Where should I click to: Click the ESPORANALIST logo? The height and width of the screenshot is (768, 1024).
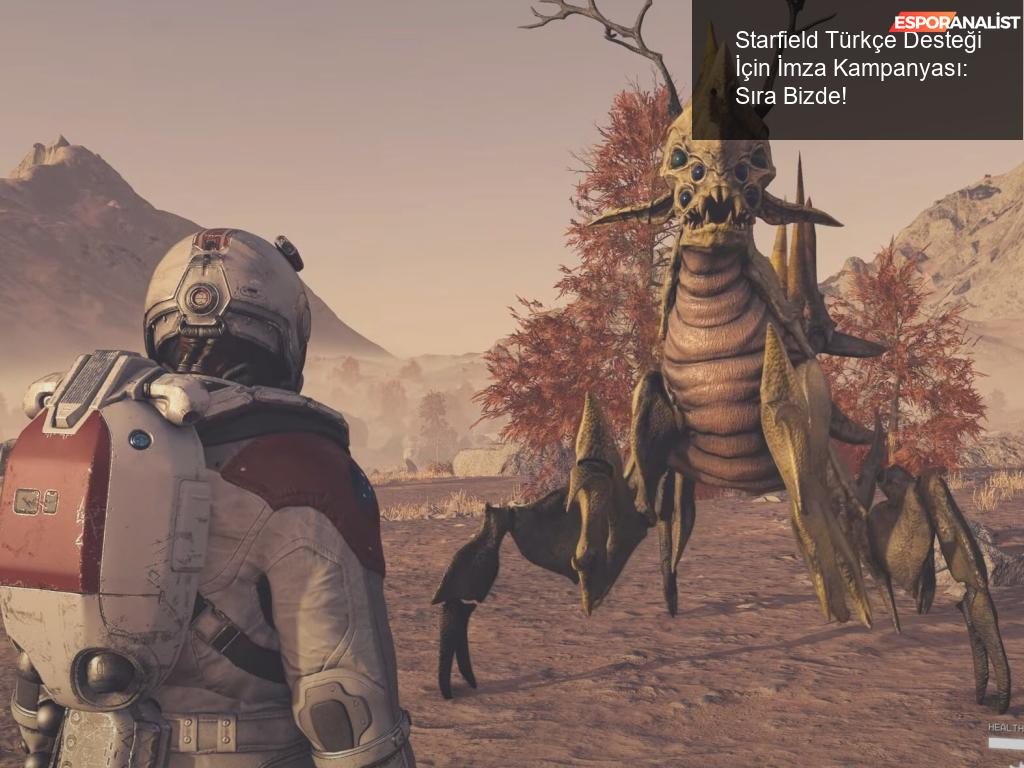coord(955,21)
